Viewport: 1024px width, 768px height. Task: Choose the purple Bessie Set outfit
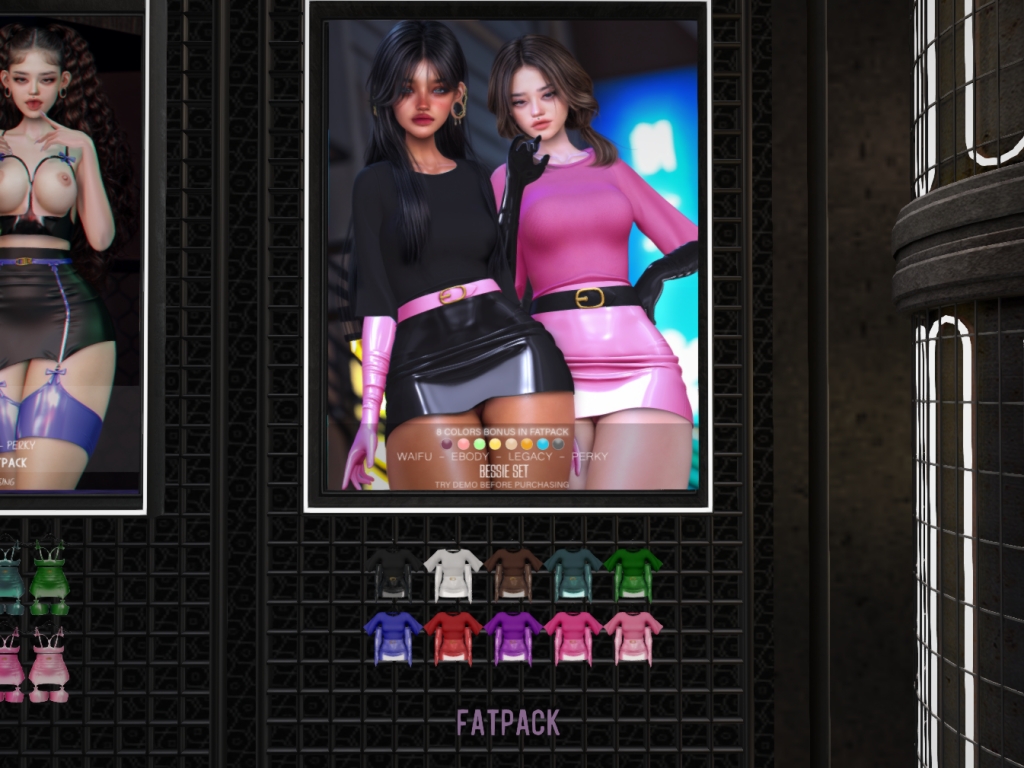pyautogui.click(x=513, y=638)
